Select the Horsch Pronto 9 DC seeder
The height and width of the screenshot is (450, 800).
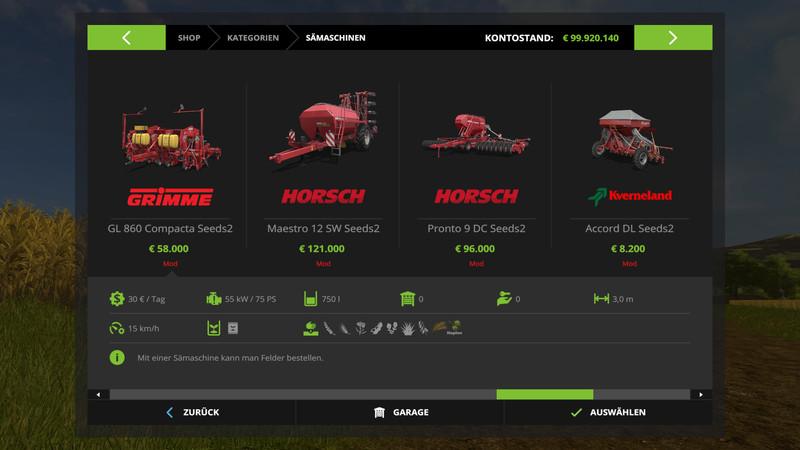pos(476,170)
